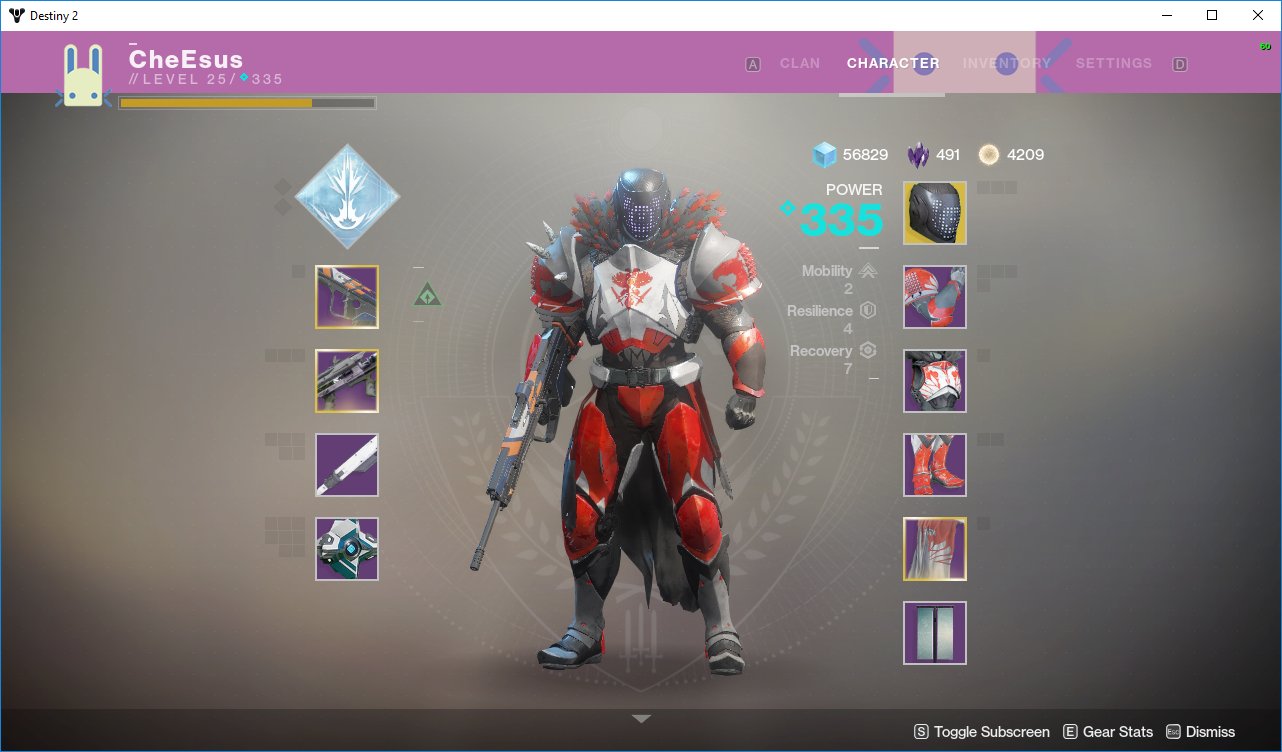Choose the equipped energy weapon slot
The height and width of the screenshot is (752, 1282).
point(347,381)
